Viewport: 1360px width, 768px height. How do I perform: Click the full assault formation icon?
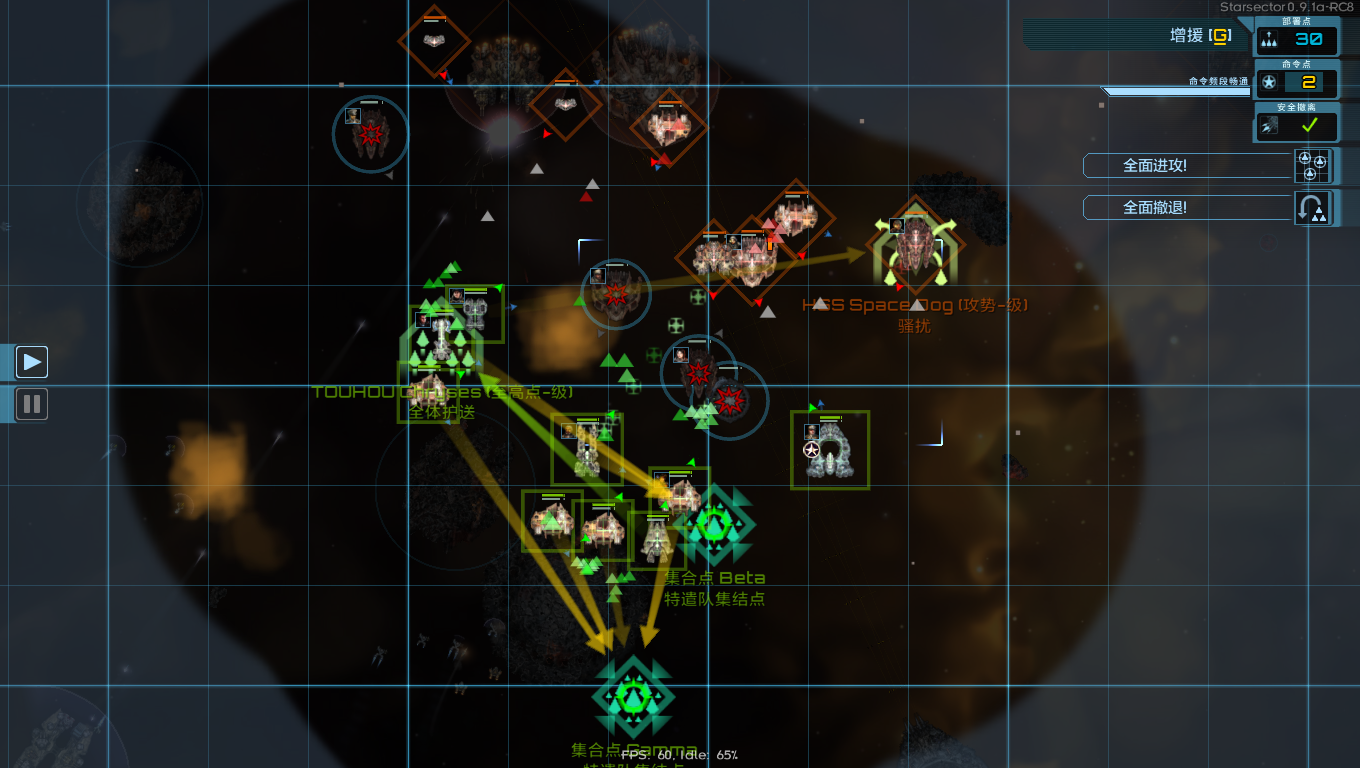1311,165
